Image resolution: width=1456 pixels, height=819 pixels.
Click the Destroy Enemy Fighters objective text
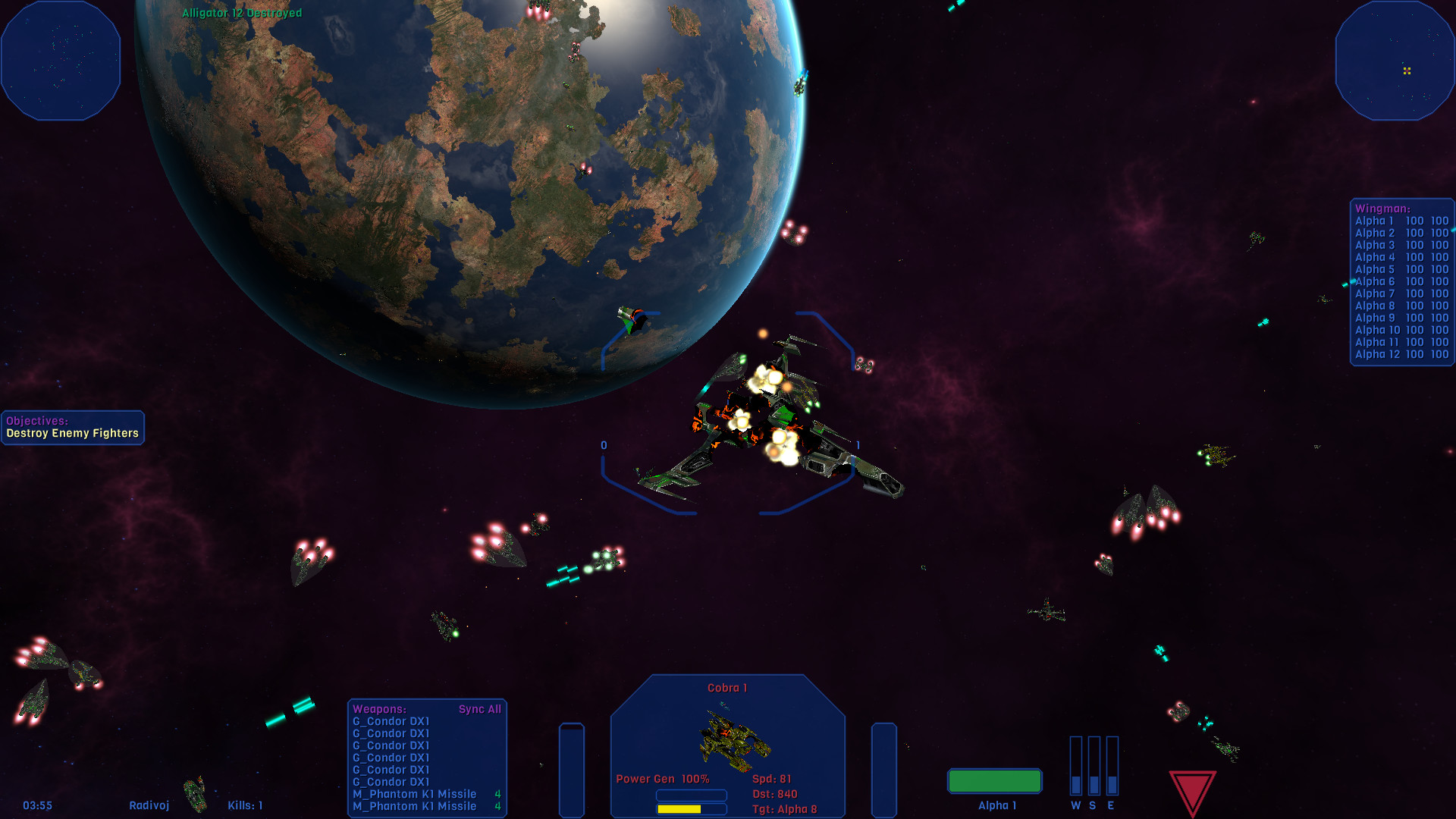click(x=72, y=432)
